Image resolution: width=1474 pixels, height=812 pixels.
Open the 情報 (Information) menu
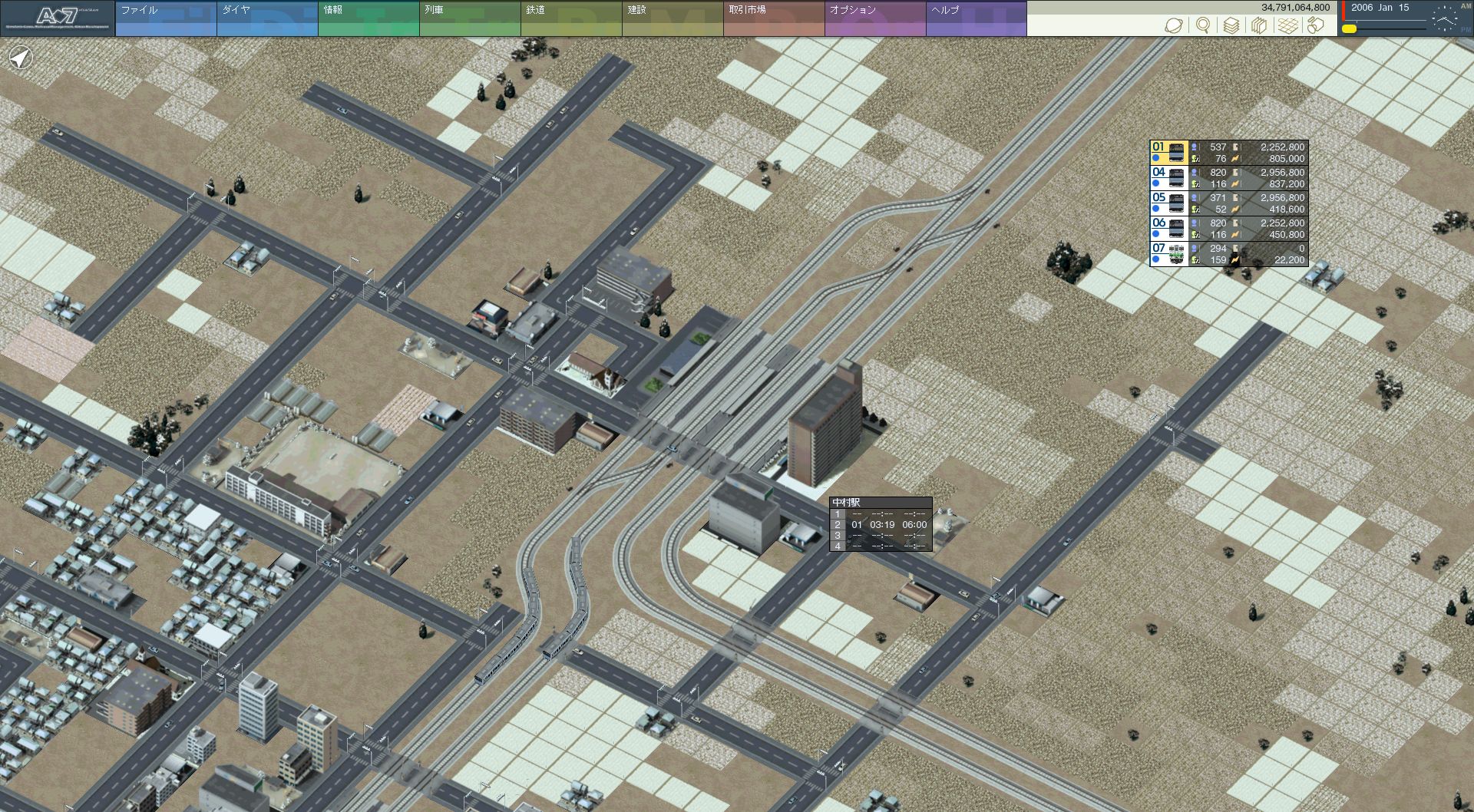pos(368,18)
